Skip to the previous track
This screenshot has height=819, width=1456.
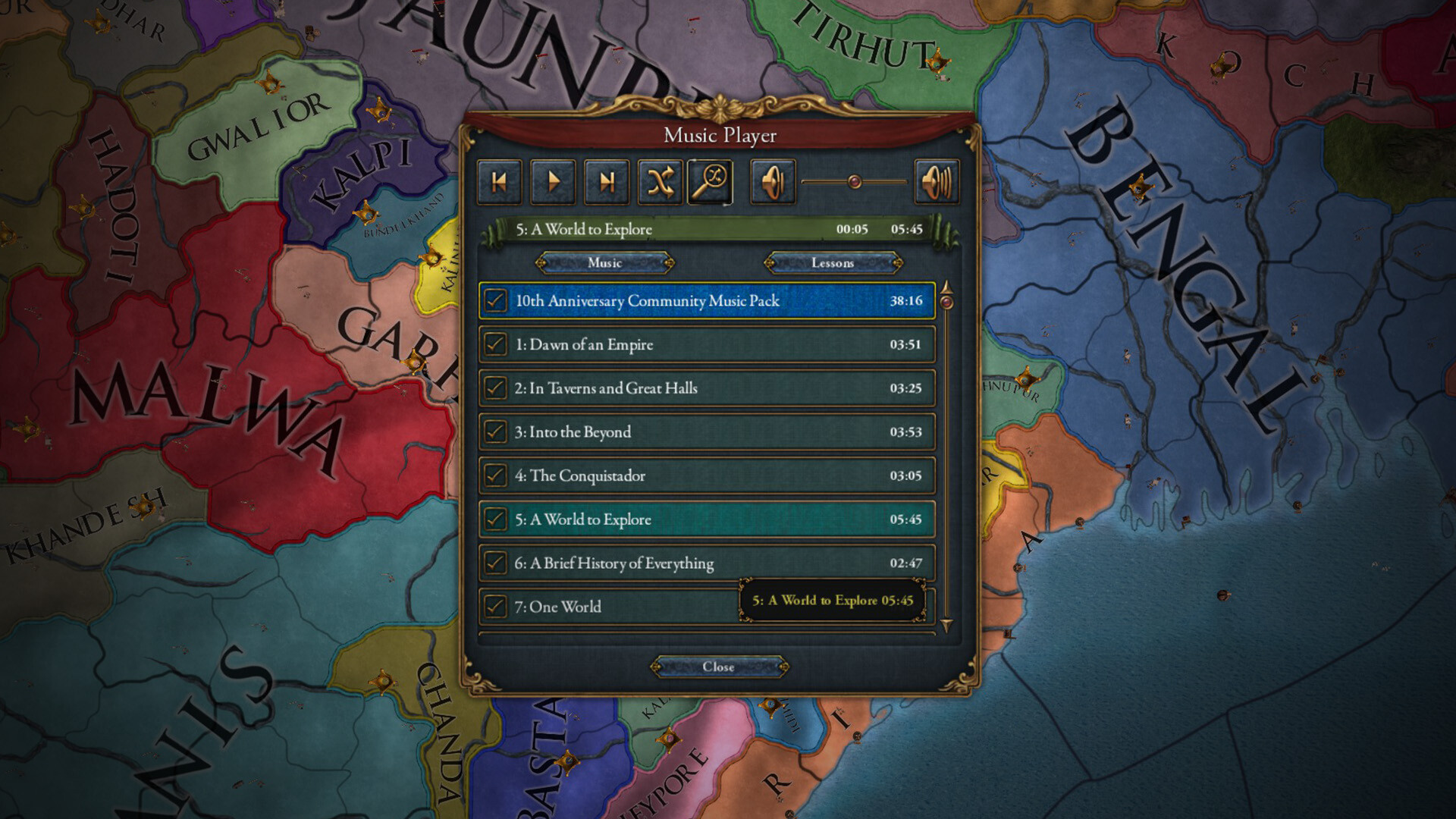(x=499, y=181)
